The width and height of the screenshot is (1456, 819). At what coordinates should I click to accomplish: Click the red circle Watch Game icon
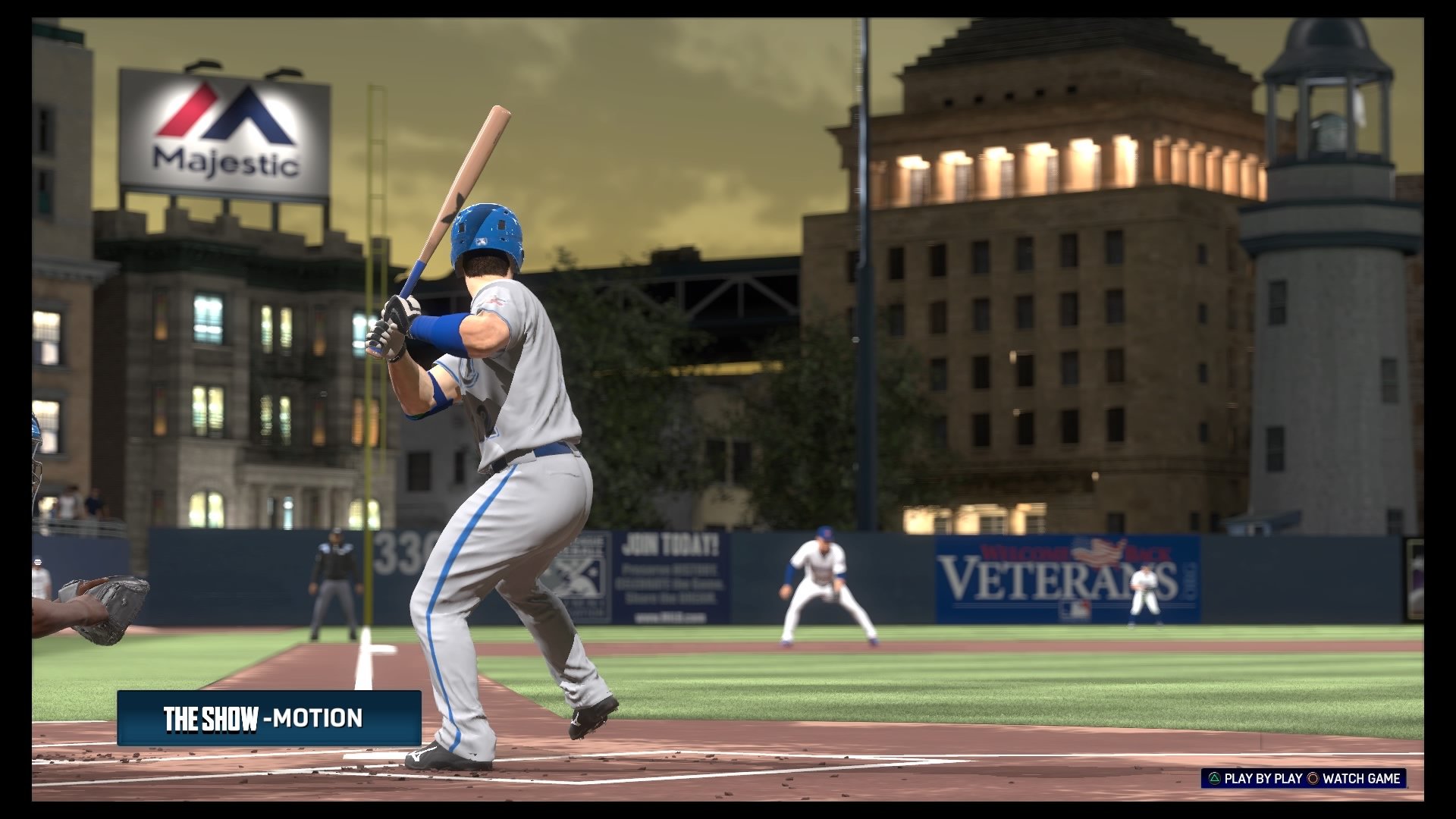(x=1313, y=779)
